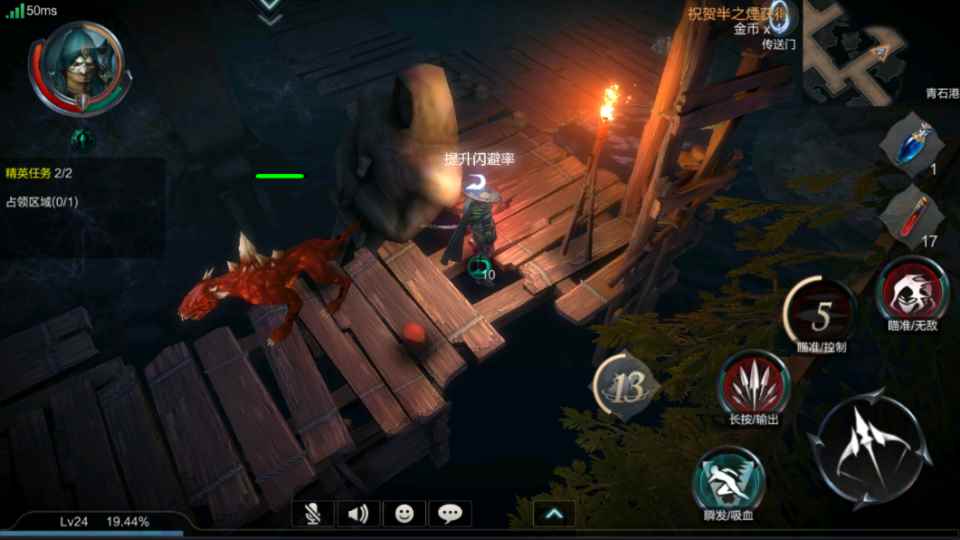This screenshot has width=960, height=540.
Task: Use the 瞬发/吸血 dash skill
Action: pyautogui.click(x=729, y=478)
